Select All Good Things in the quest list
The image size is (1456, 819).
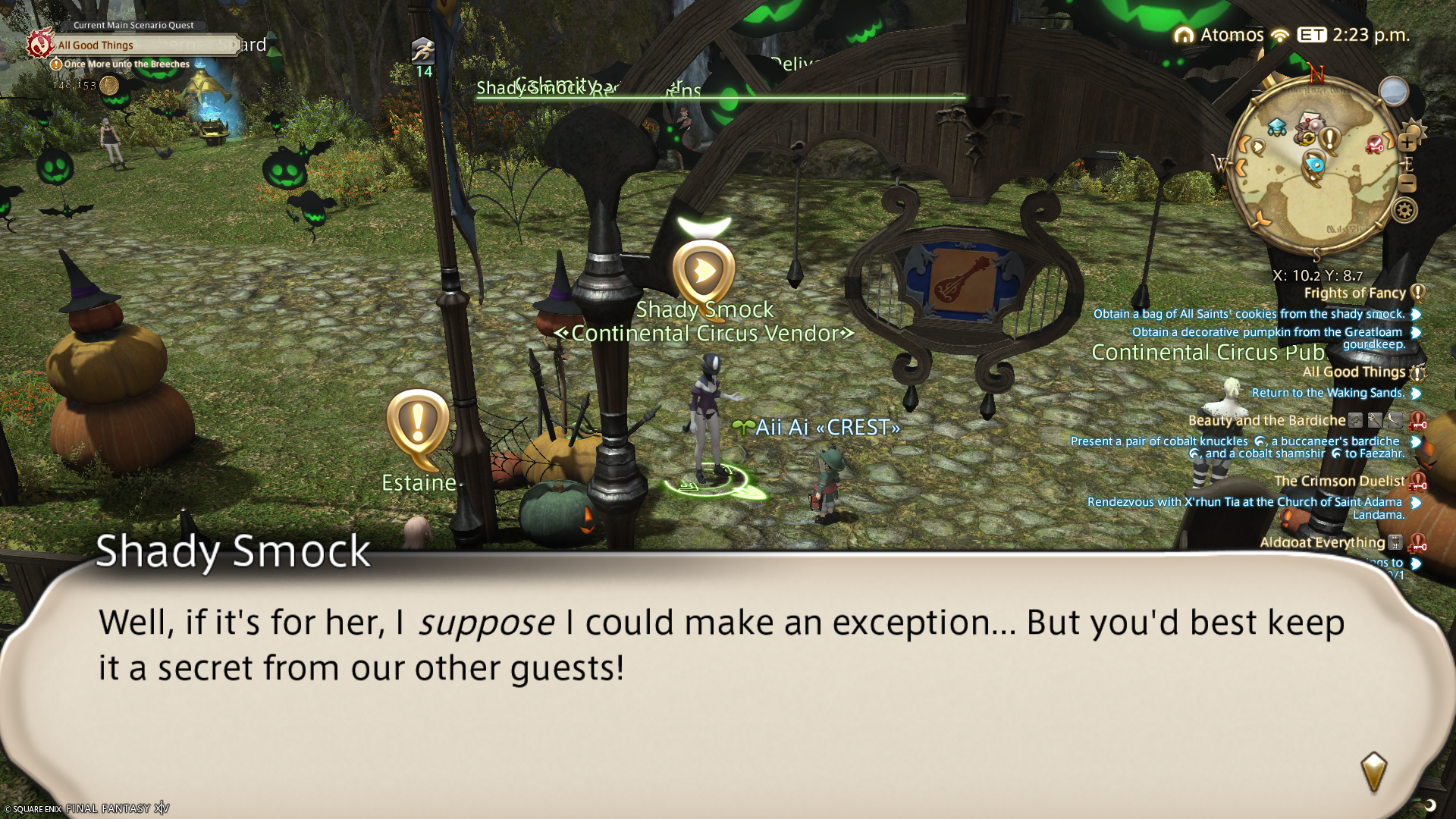pyautogui.click(x=1354, y=372)
